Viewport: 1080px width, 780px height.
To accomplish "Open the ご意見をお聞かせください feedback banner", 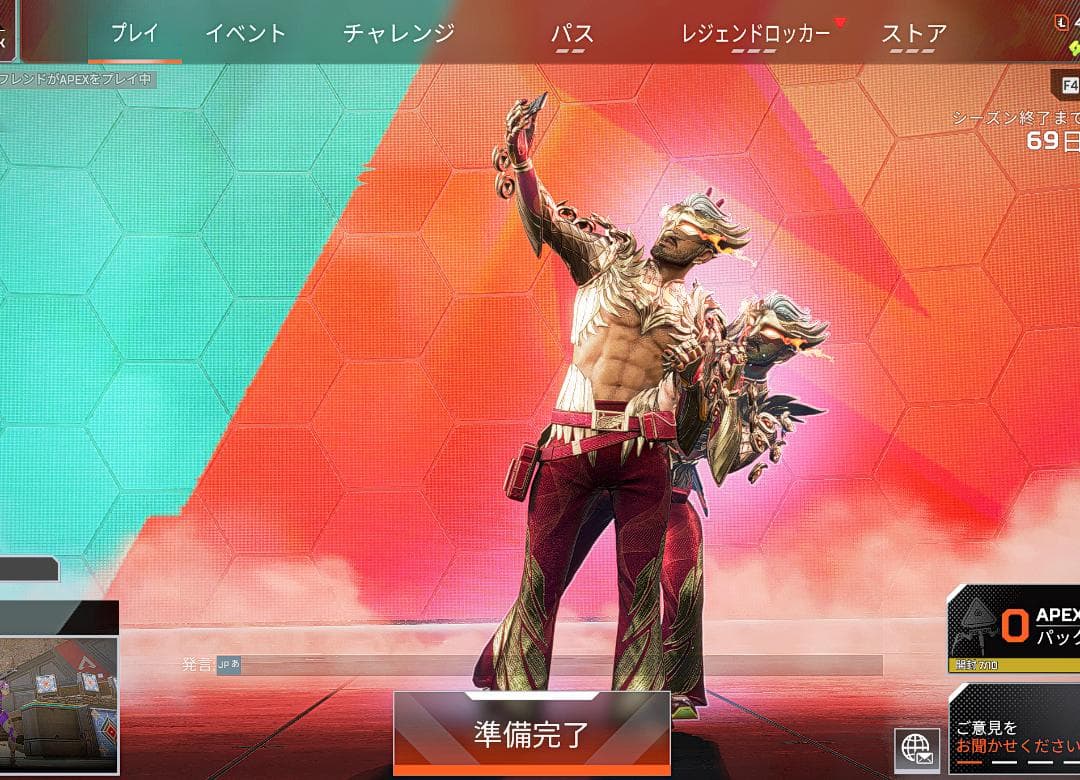I will (x=1015, y=736).
